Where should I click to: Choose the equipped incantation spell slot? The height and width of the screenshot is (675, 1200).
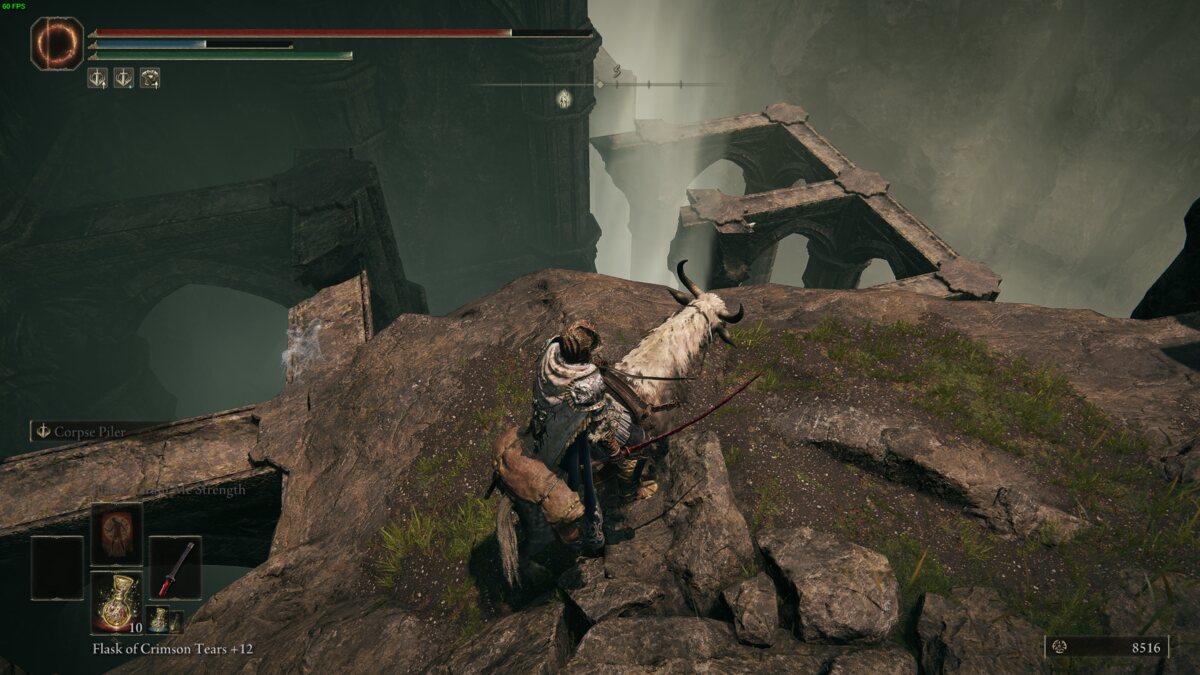(x=117, y=533)
